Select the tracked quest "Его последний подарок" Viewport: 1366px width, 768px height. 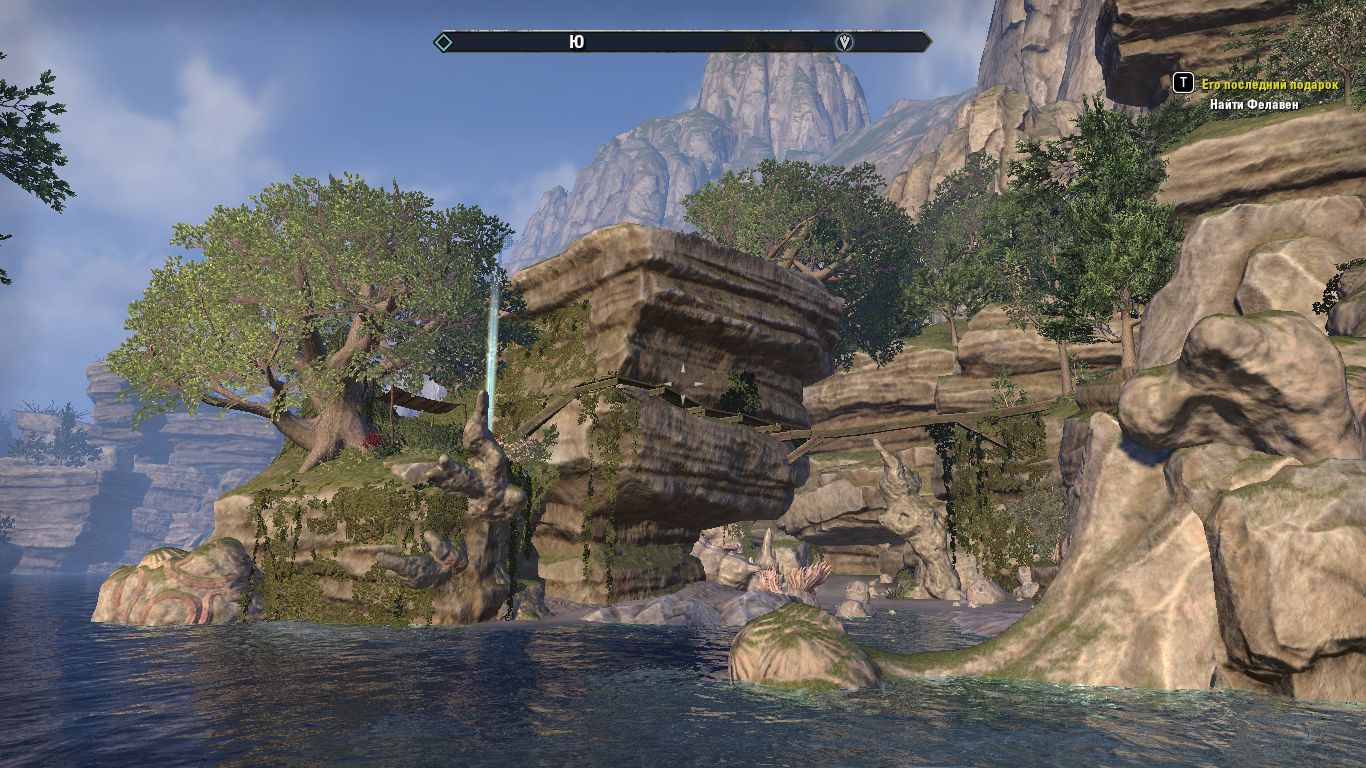1269,85
